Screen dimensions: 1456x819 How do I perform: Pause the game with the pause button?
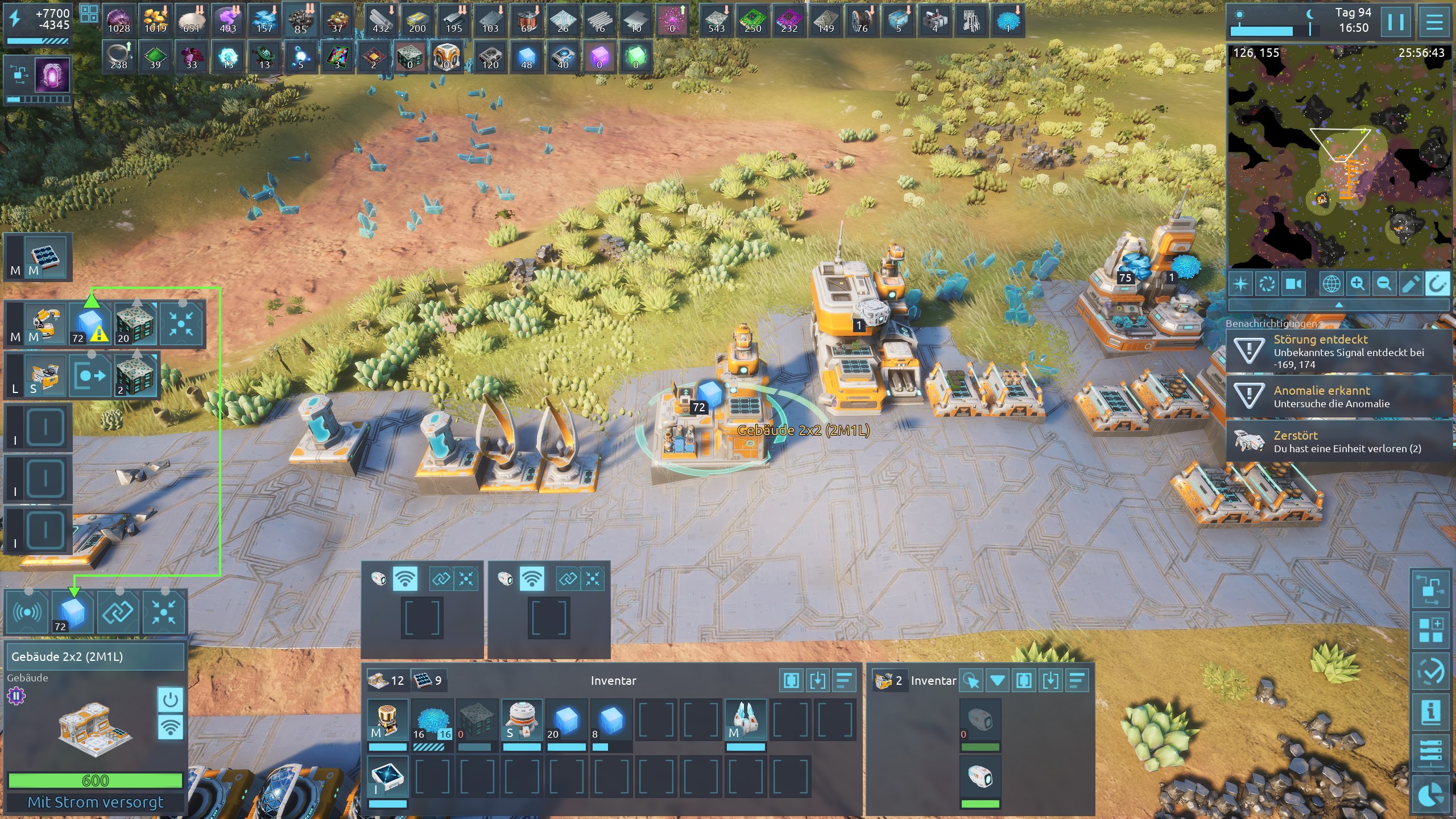click(x=1396, y=23)
